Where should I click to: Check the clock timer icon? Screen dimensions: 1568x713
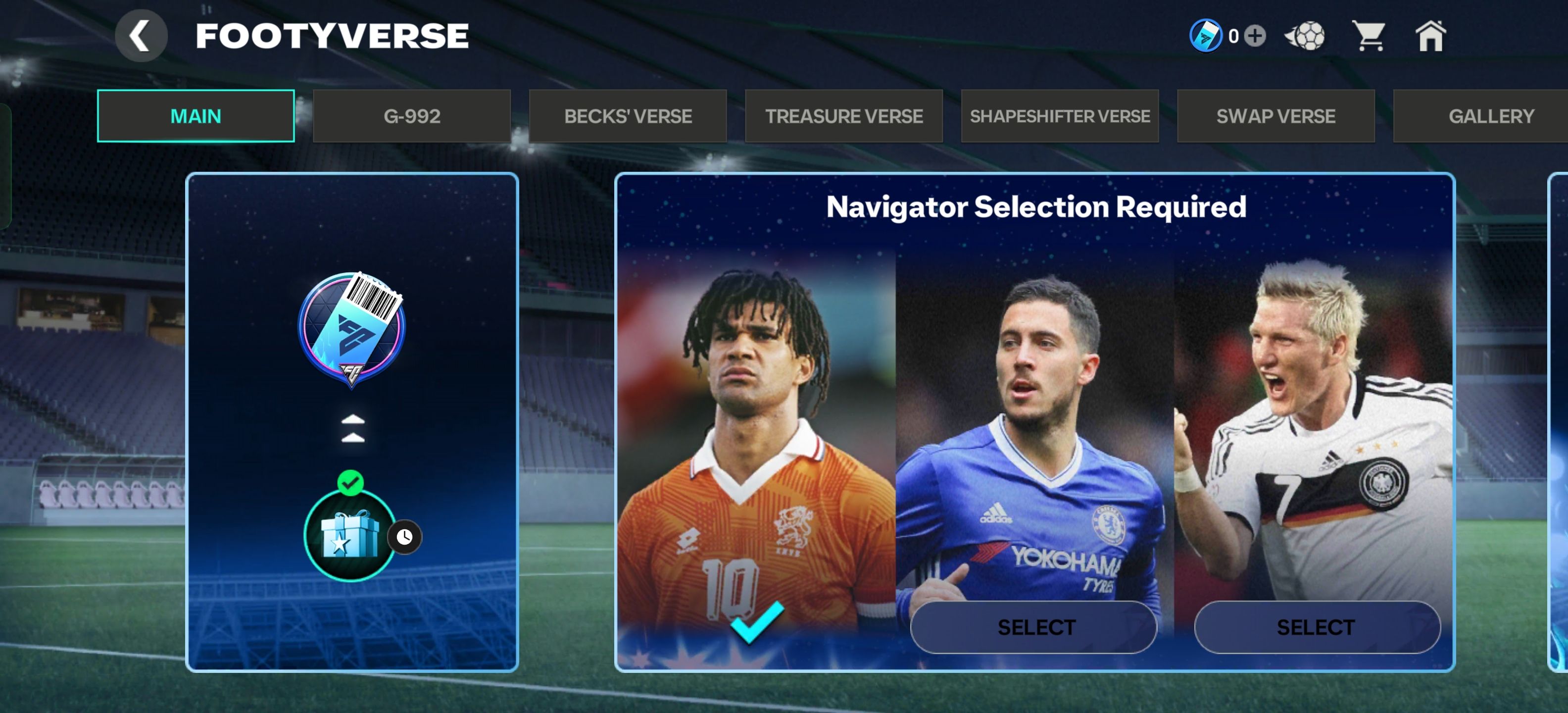405,537
